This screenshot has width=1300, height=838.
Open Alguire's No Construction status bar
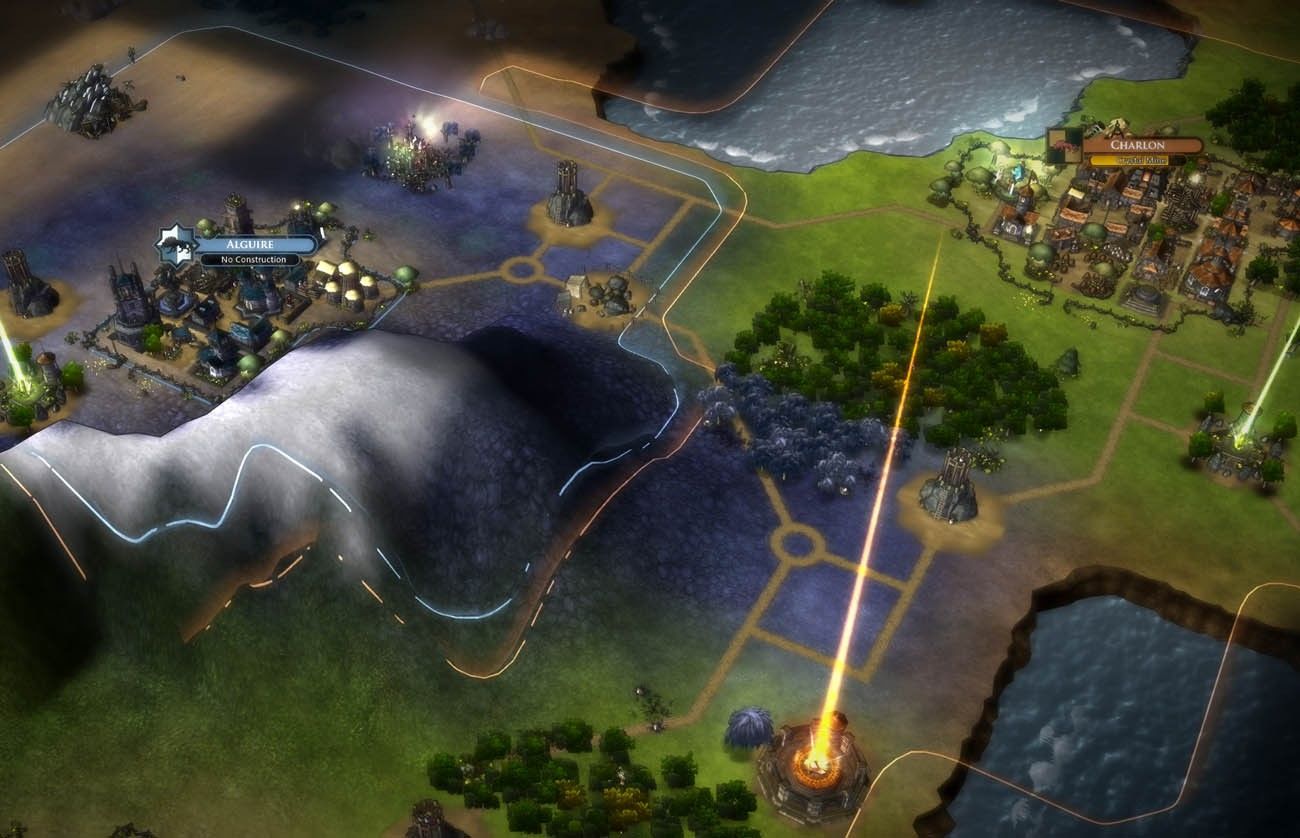tap(249, 260)
